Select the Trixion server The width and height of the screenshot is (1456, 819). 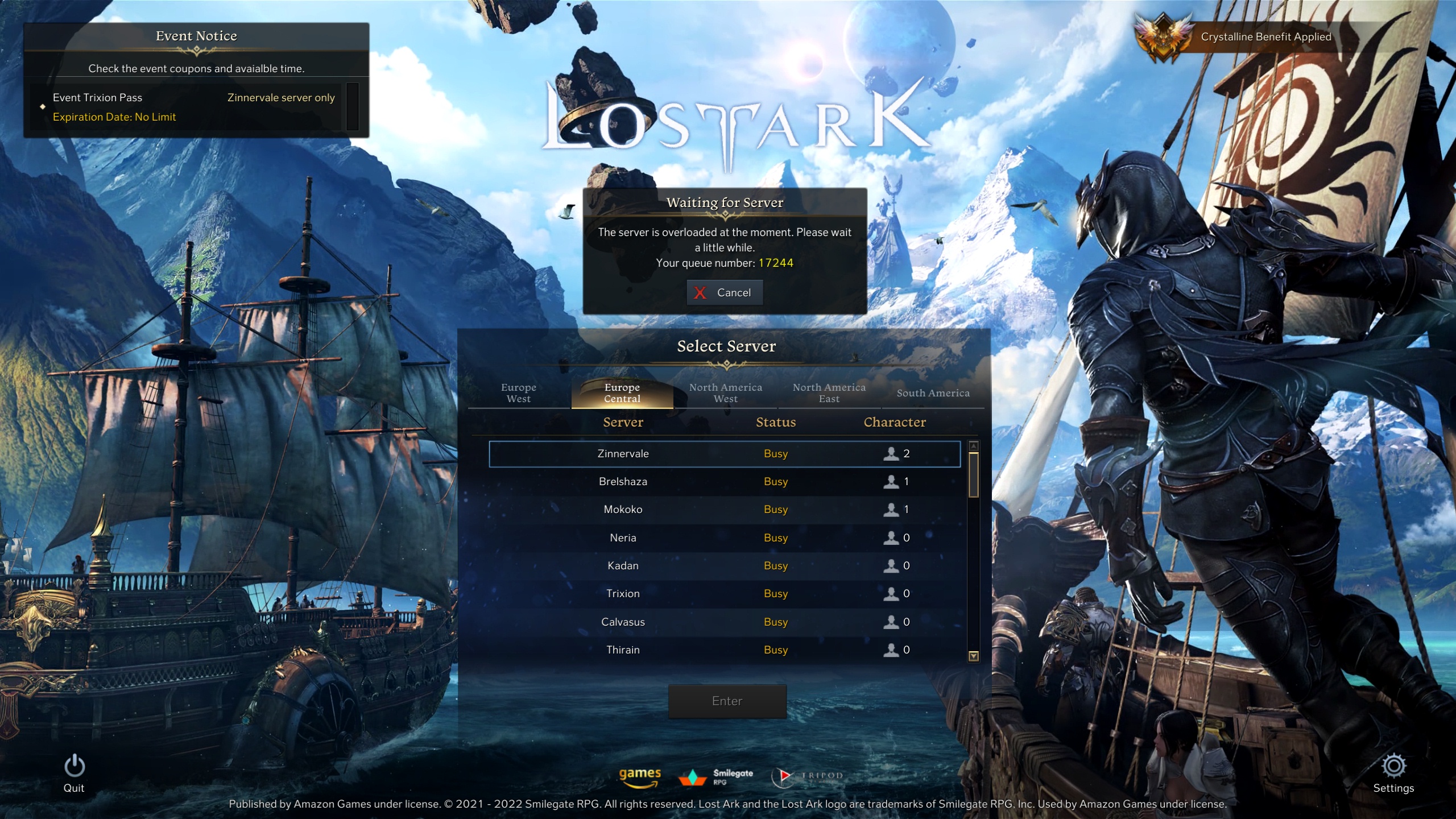tap(724, 594)
